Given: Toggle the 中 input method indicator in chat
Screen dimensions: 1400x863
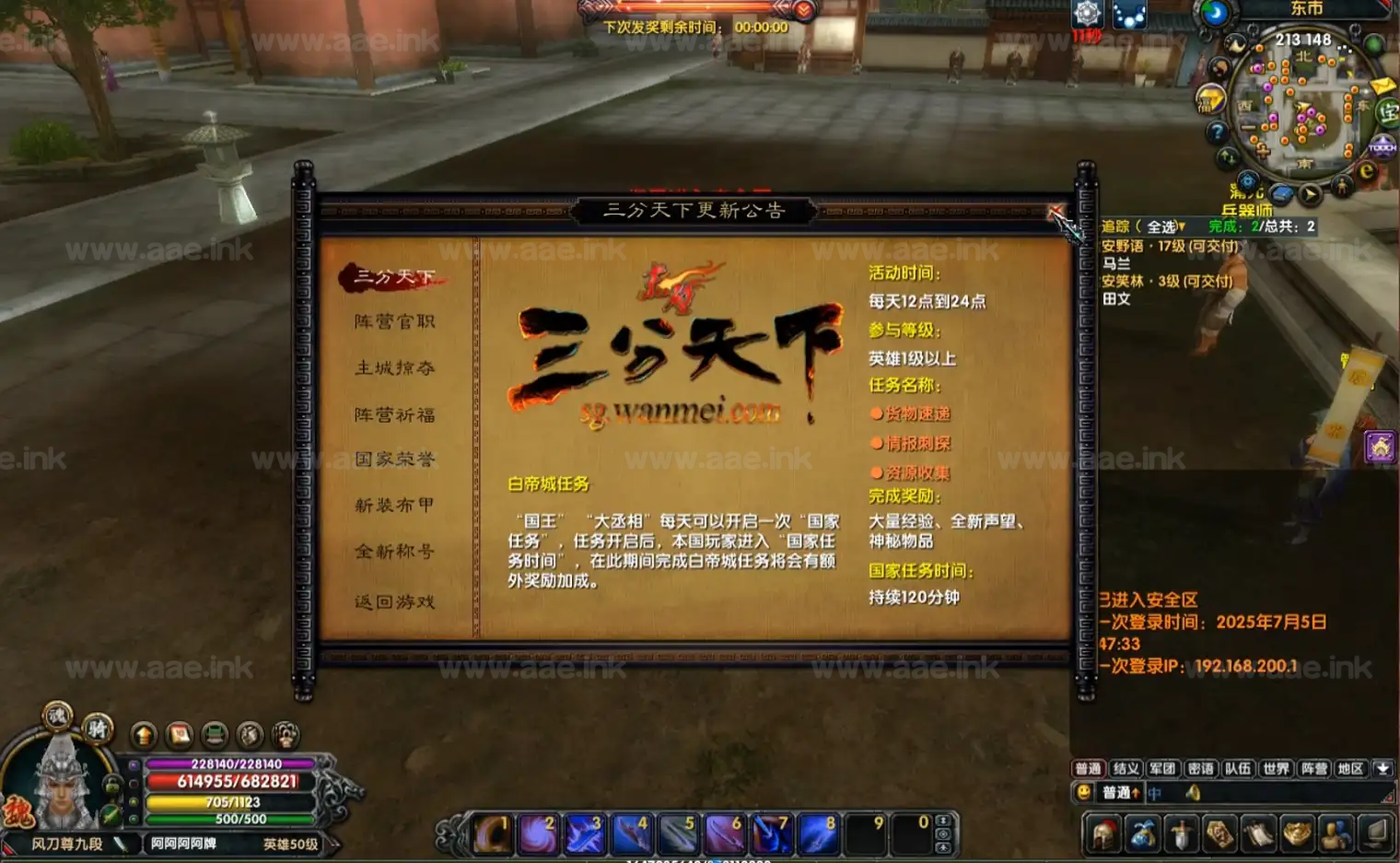Looking at the screenshot, I should pyautogui.click(x=1153, y=793).
